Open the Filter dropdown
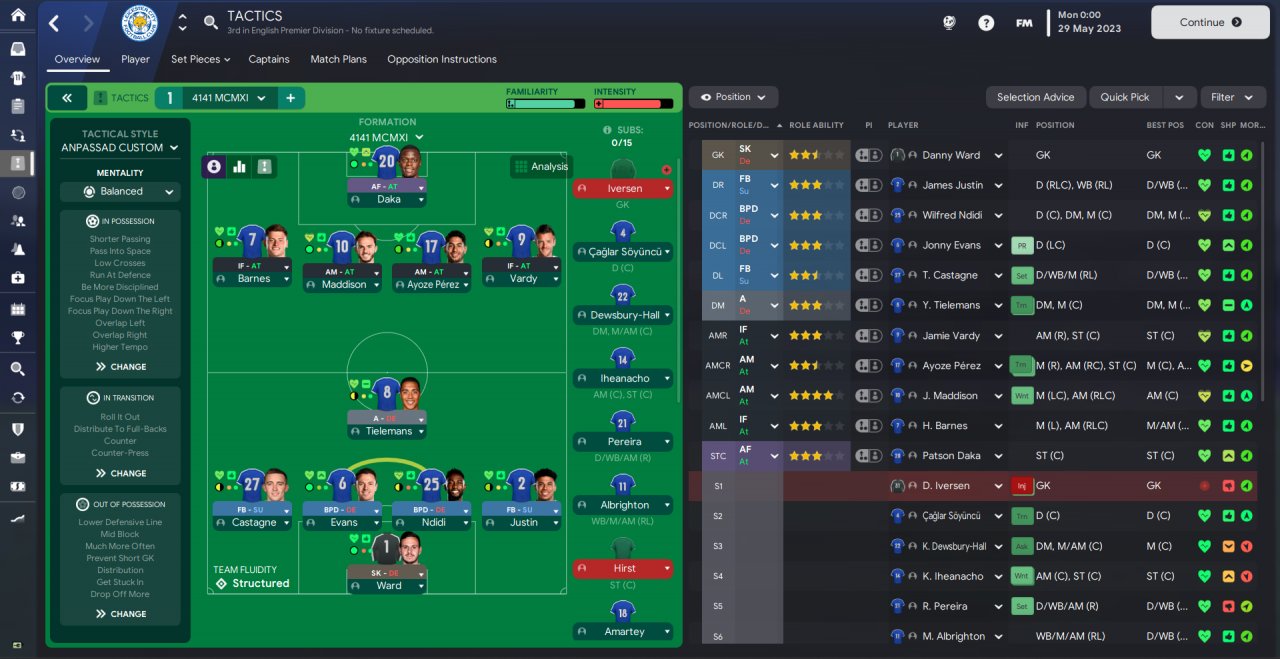The image size is (1280, 659). click(1232, 97)
